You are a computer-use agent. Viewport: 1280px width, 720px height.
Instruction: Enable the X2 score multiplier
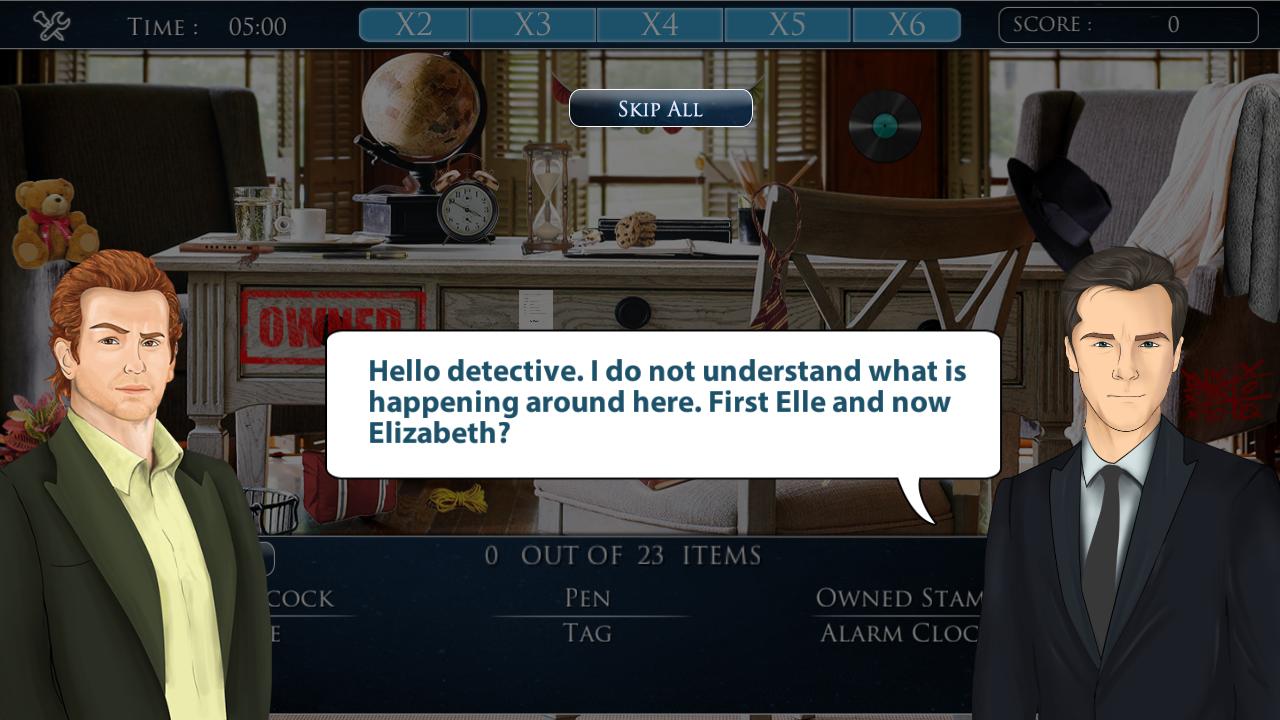413,26
